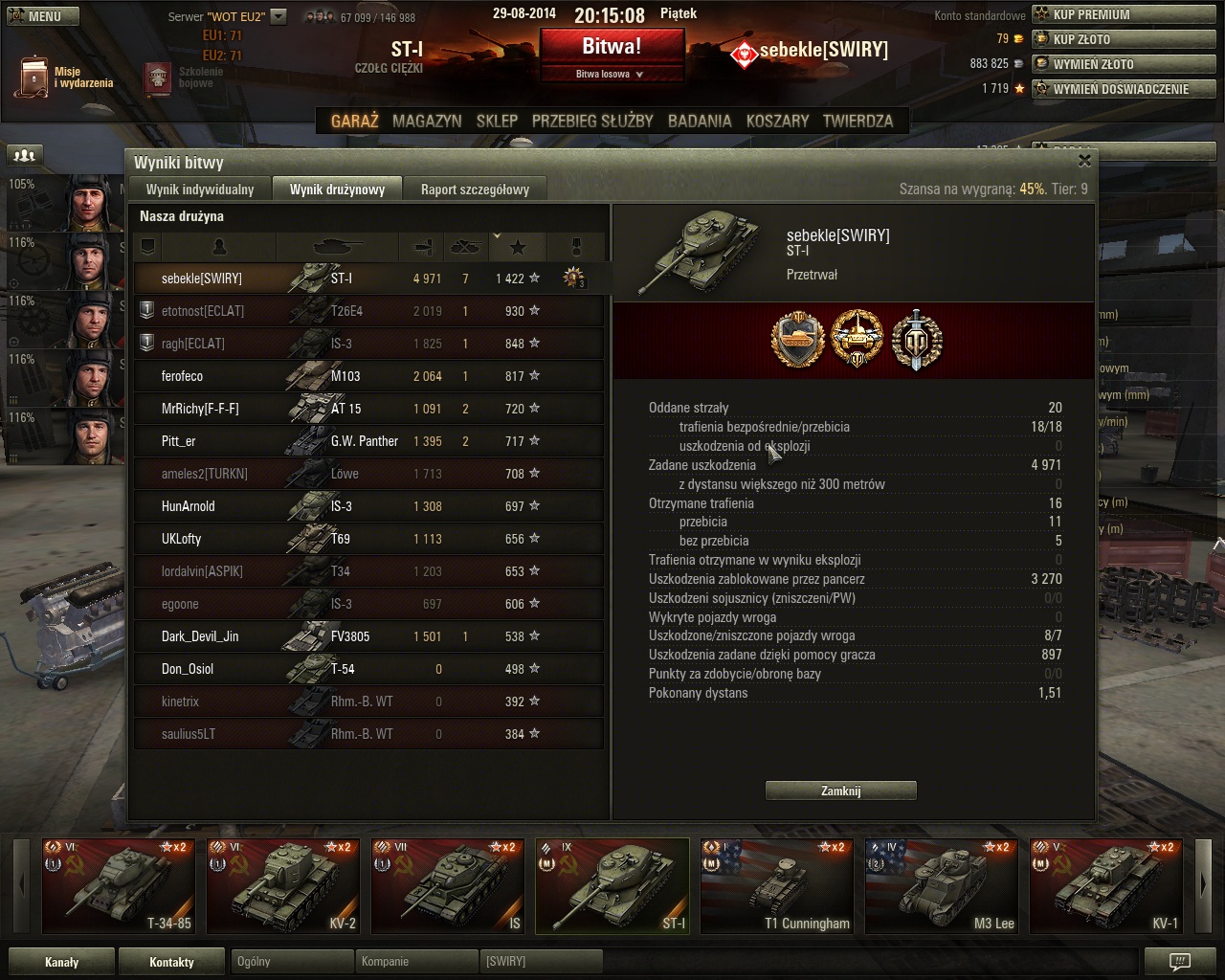Open the BADANIA research screen
Screen dimensions: 1225x980
700,122
